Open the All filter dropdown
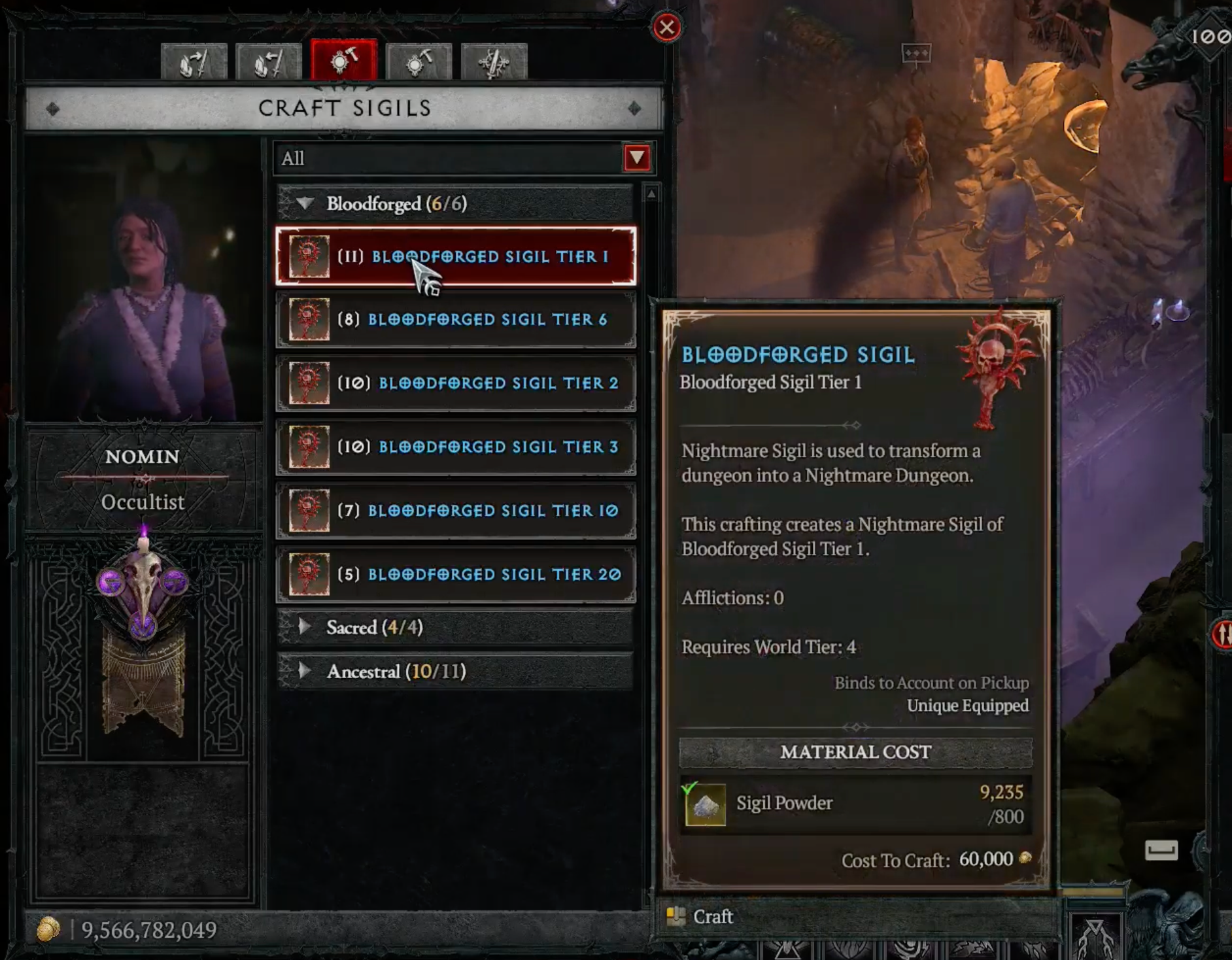The image size is (1232, 960). (x=637, y=158)
